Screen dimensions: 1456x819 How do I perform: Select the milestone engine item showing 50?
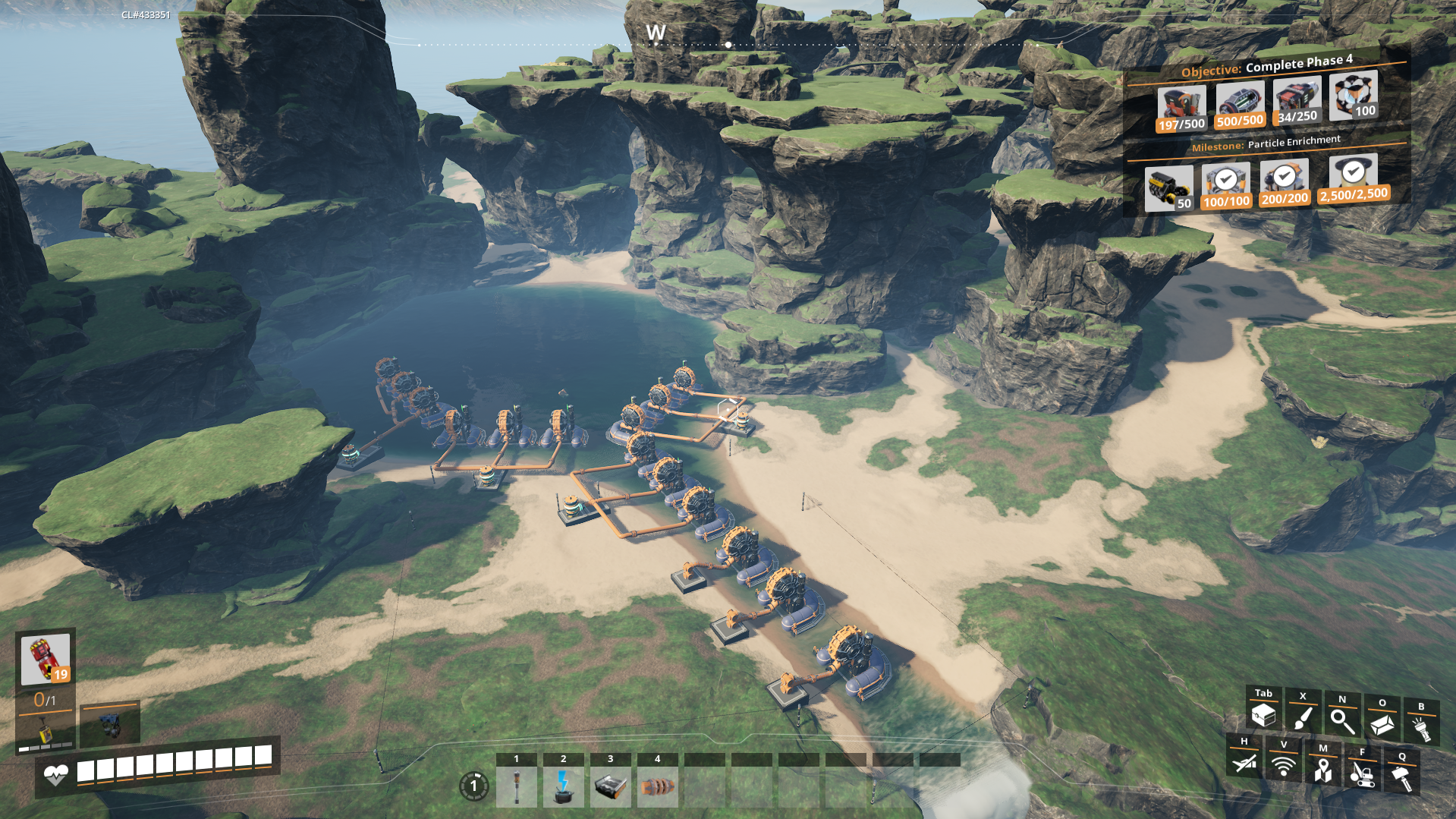coord(1168,188)
